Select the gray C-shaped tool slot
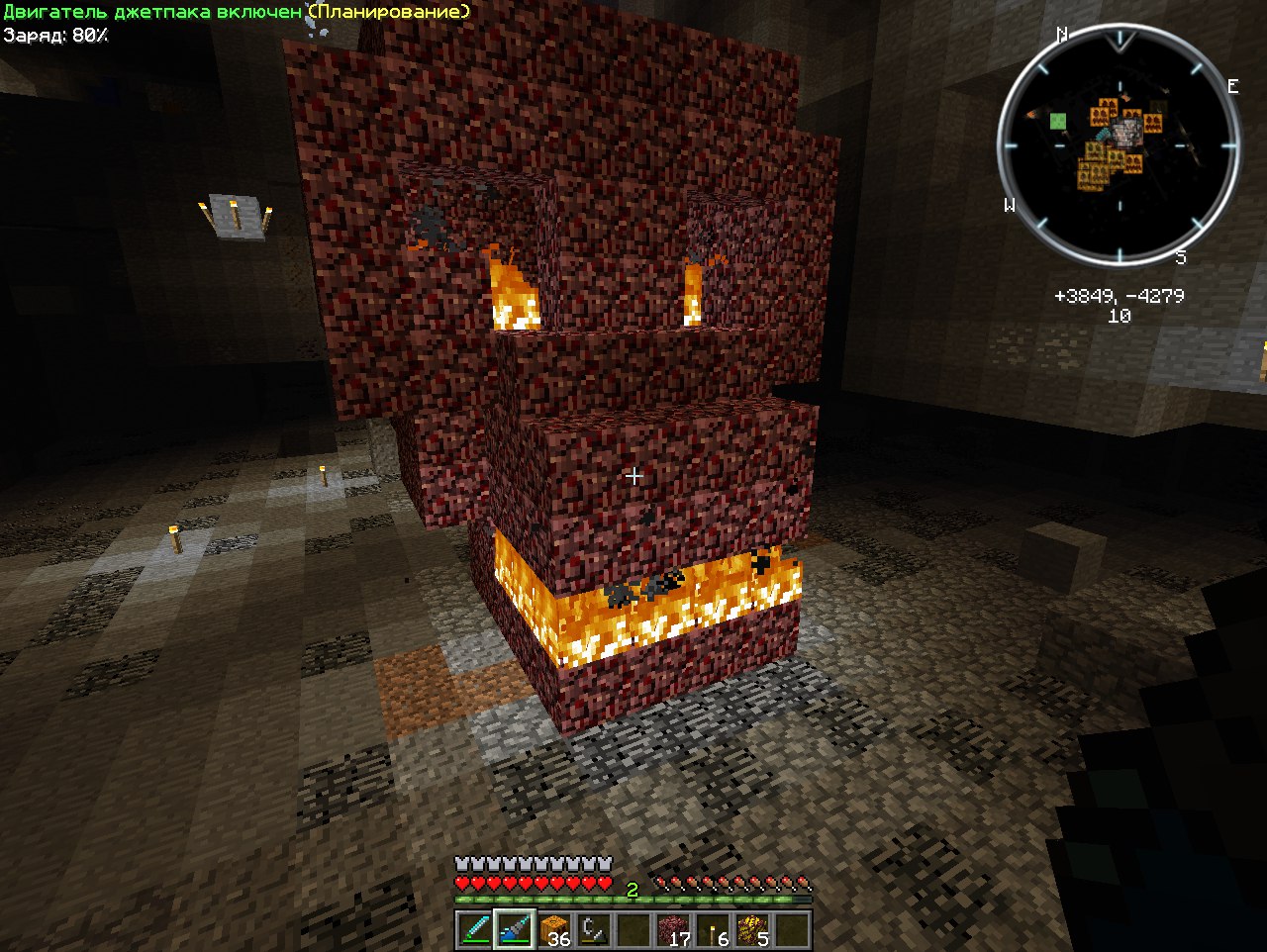This screenshot has height=952, width=1267. click(x=594, y=931)
